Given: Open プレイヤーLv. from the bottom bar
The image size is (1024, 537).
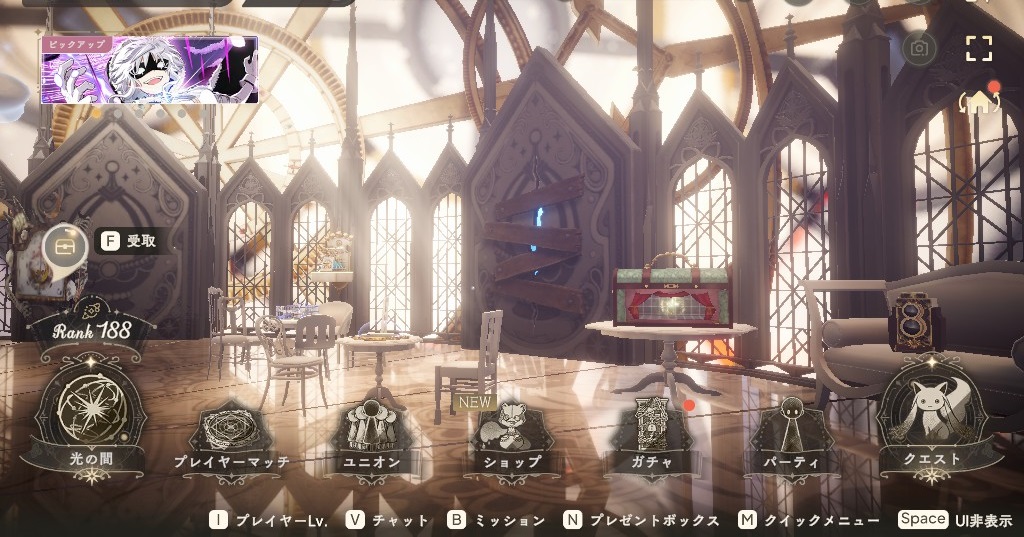Looking at the screenshot, I should (270, 520).
